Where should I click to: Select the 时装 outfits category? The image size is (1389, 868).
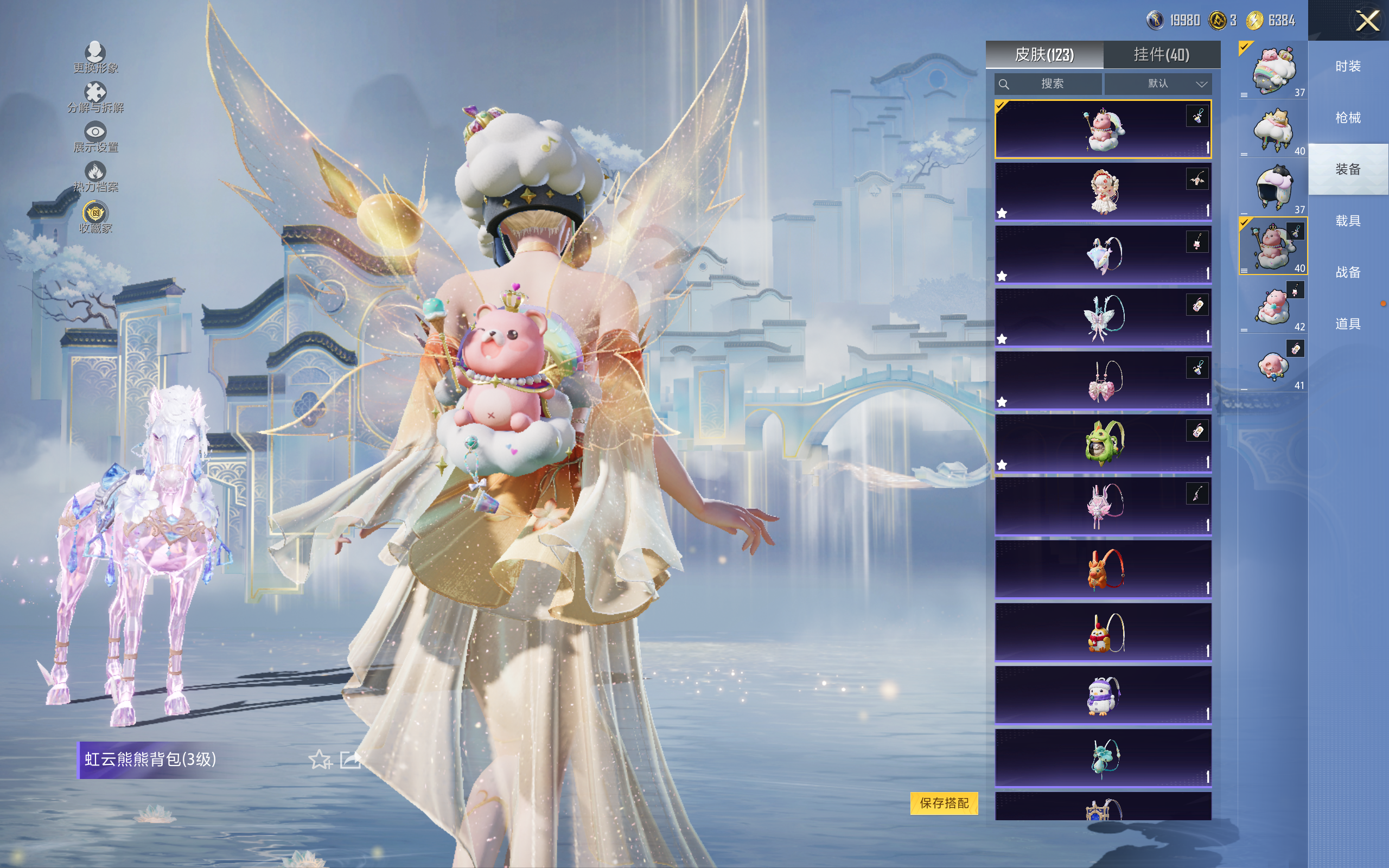[1348, 67]
